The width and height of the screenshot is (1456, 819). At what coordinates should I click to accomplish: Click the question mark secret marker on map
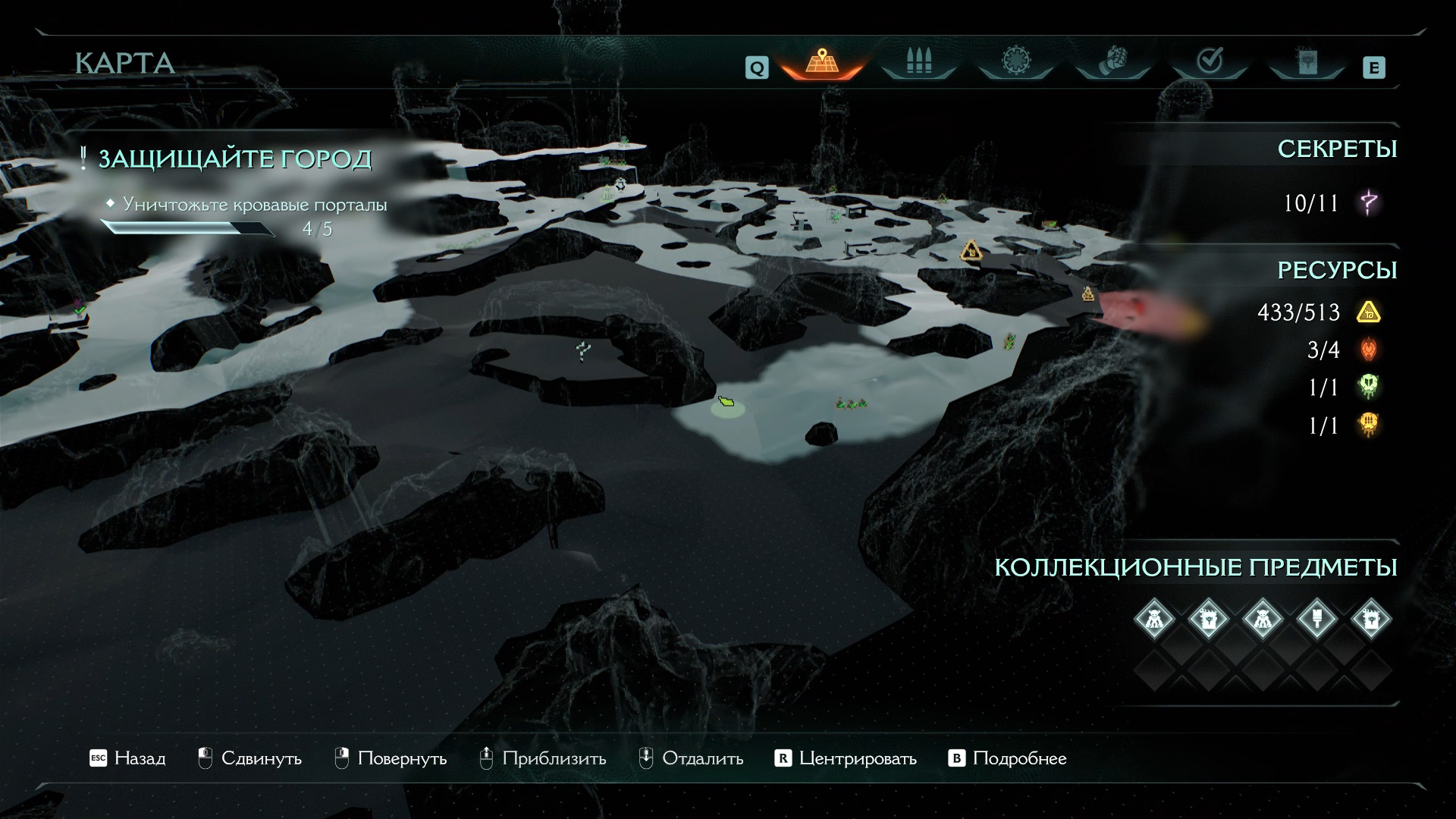582,351
